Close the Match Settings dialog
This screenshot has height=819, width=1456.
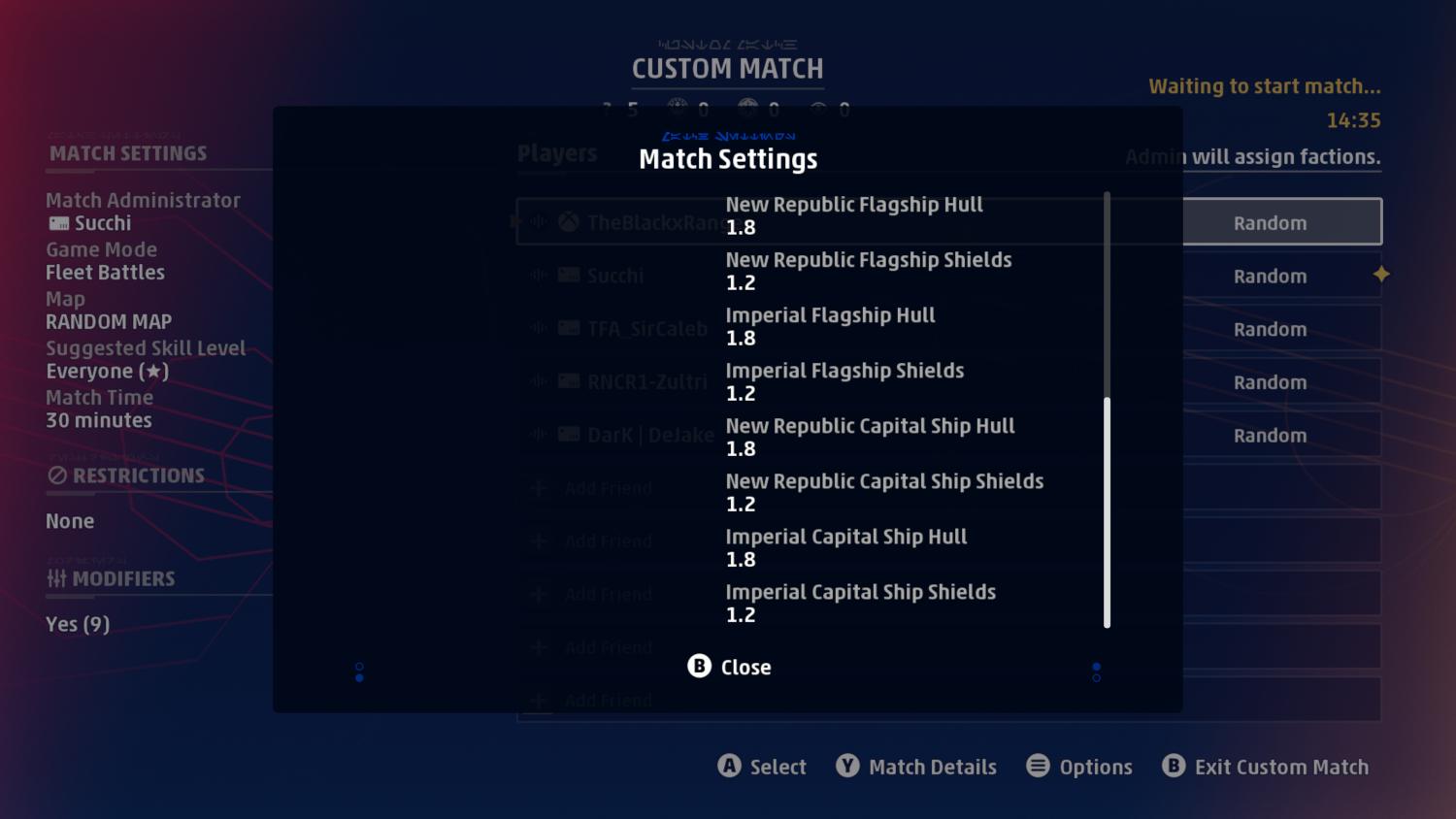(x=728, y=667)
